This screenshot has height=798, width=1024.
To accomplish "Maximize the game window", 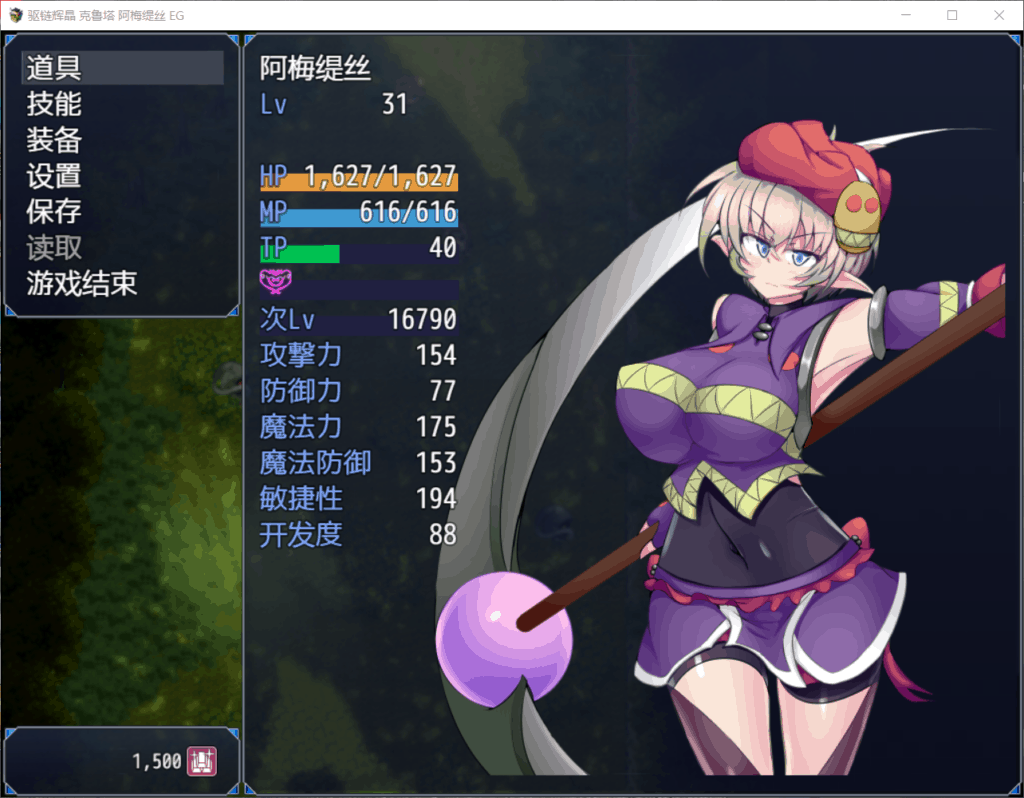I will (952, 15).
